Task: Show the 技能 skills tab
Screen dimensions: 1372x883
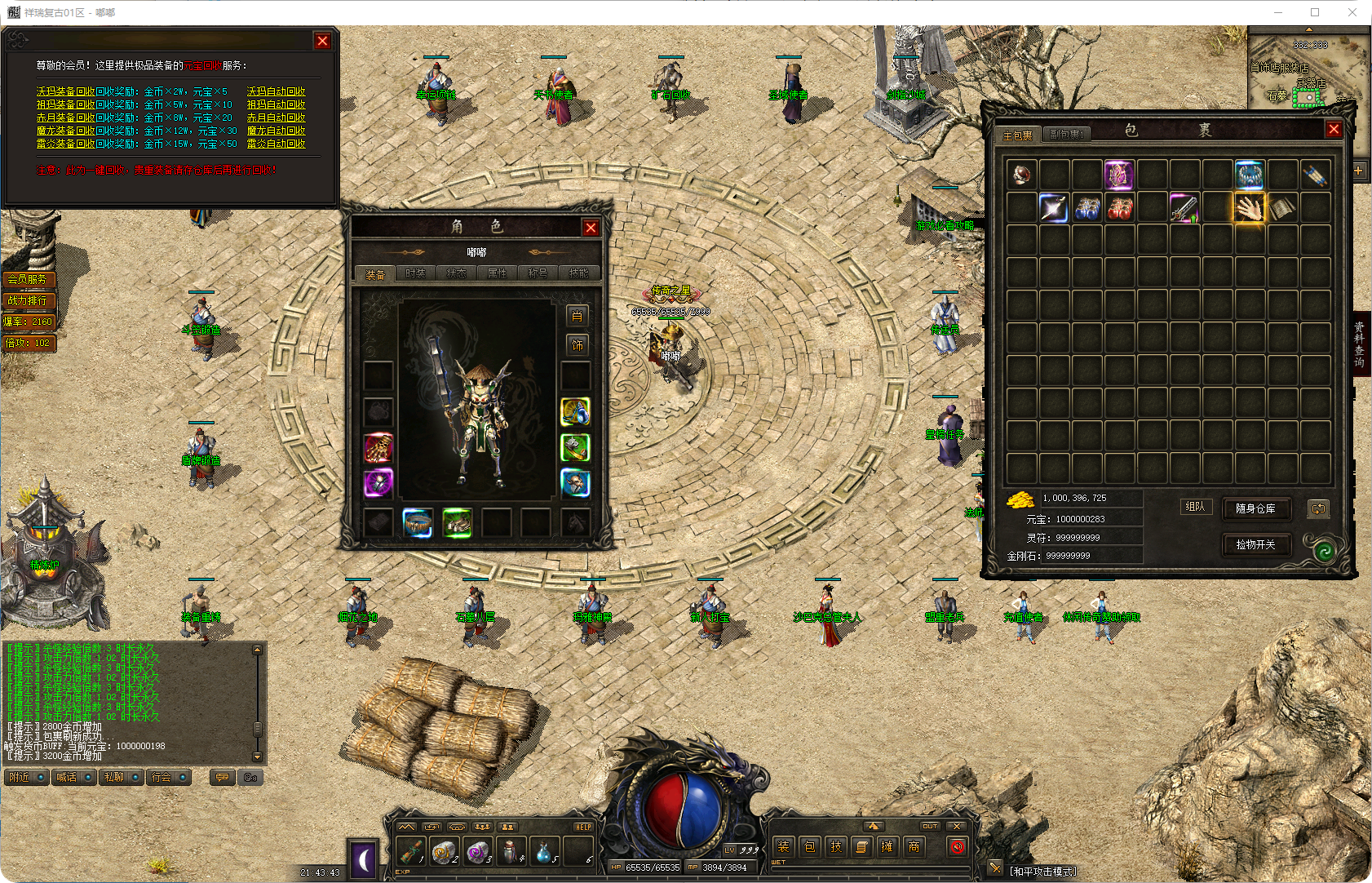Action: click(x=578, y=273)
